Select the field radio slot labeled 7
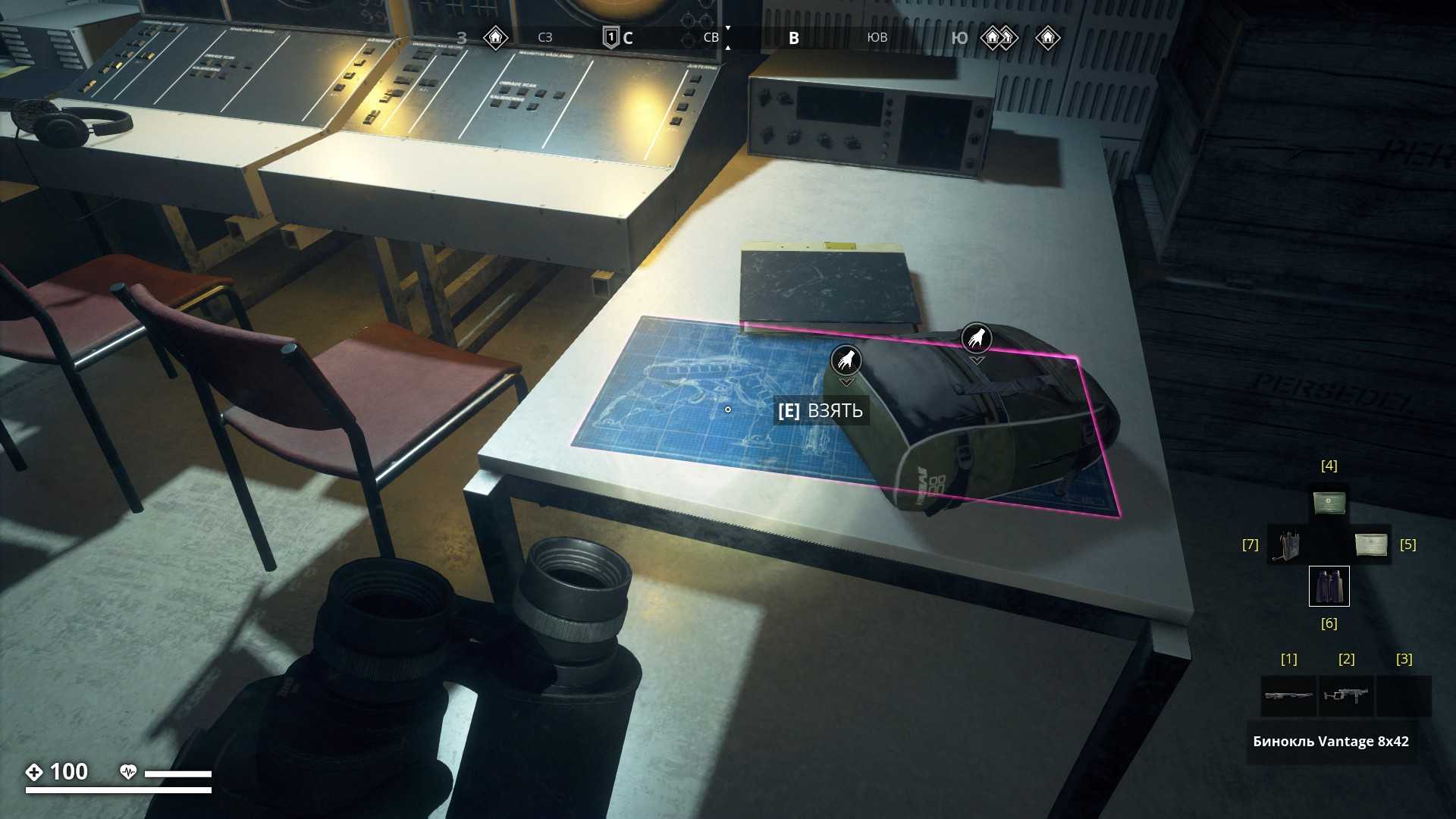This screenshot has height=819, width=1456. [x=1287, y=544]
